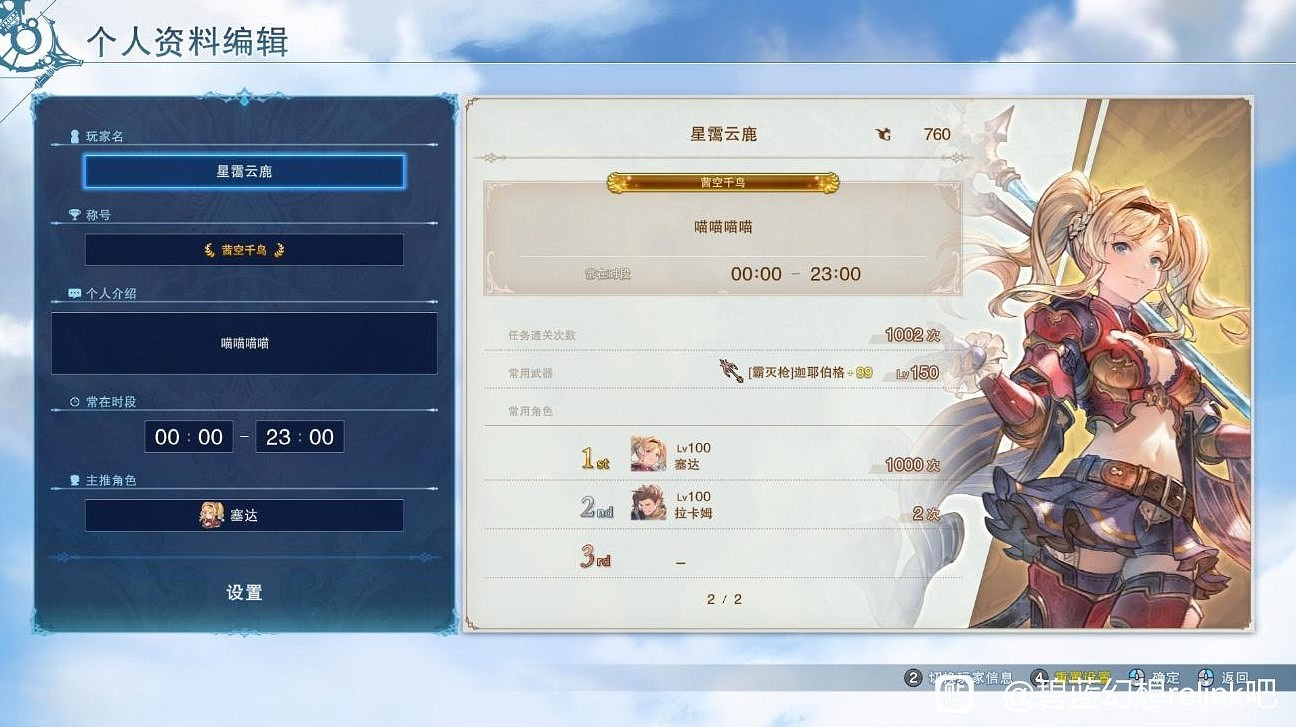Viewport: 1296px width, 727px height.
Task: Expand the start time field showing 00:00
Action: 188,435
